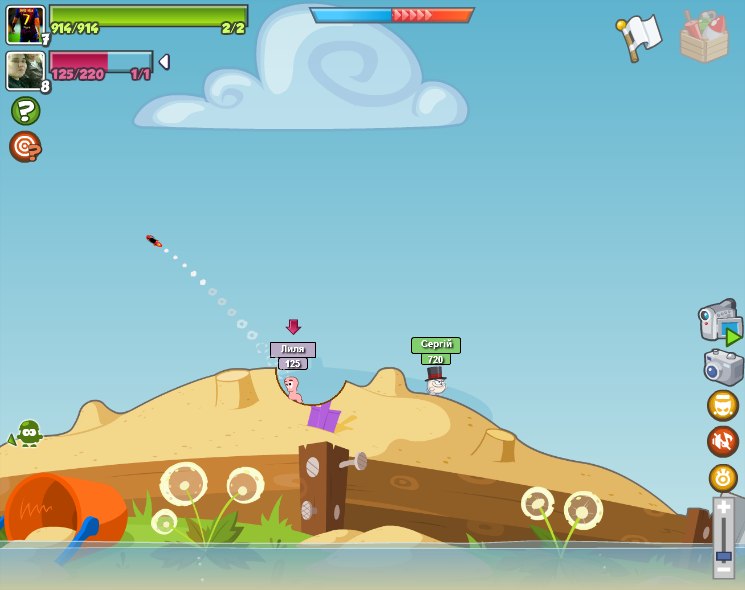Click the white arrow beside pink health bar
Image resolution: width=745 pixels, height=590 pixels.
[x=164, y=62]
